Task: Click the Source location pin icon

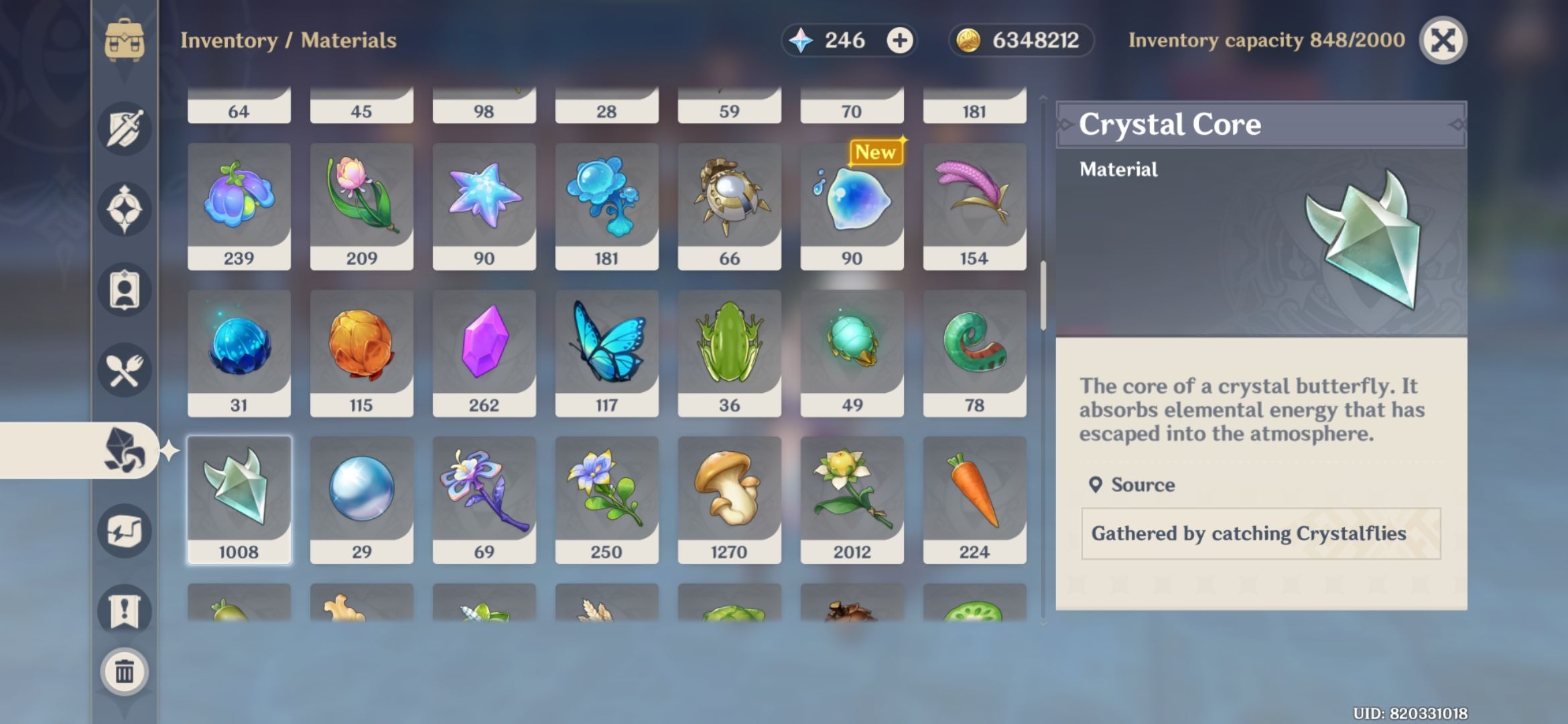Action: click(1097, 485)
